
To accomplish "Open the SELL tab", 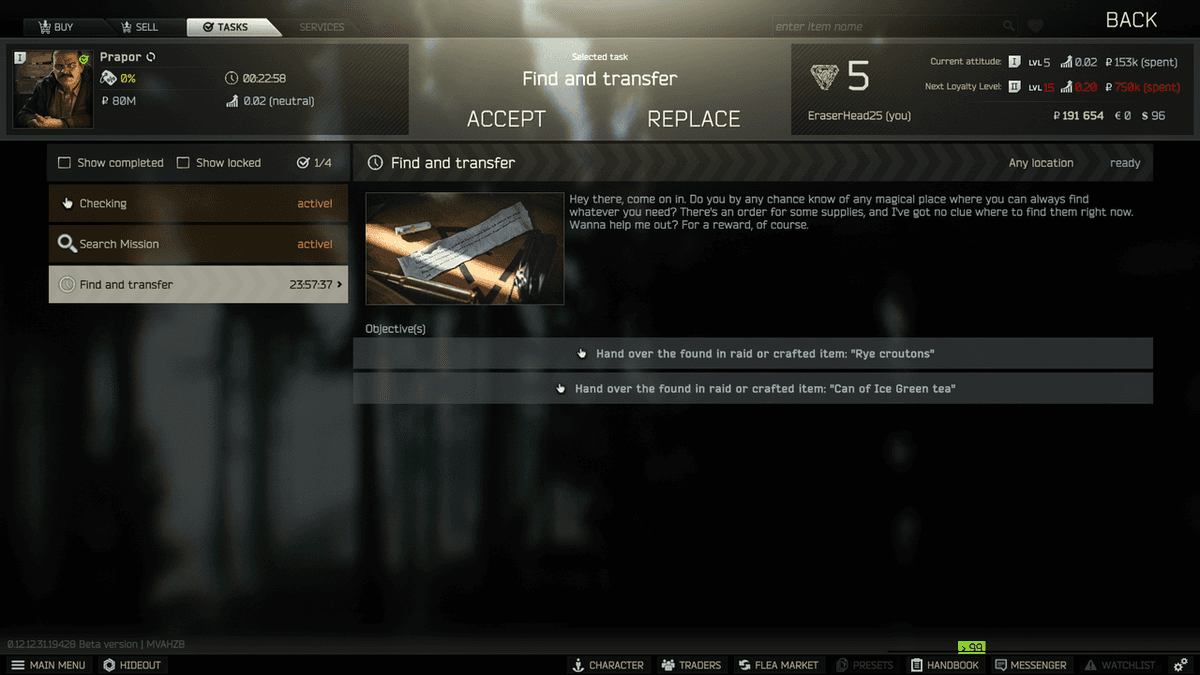I will coord(138,27).
